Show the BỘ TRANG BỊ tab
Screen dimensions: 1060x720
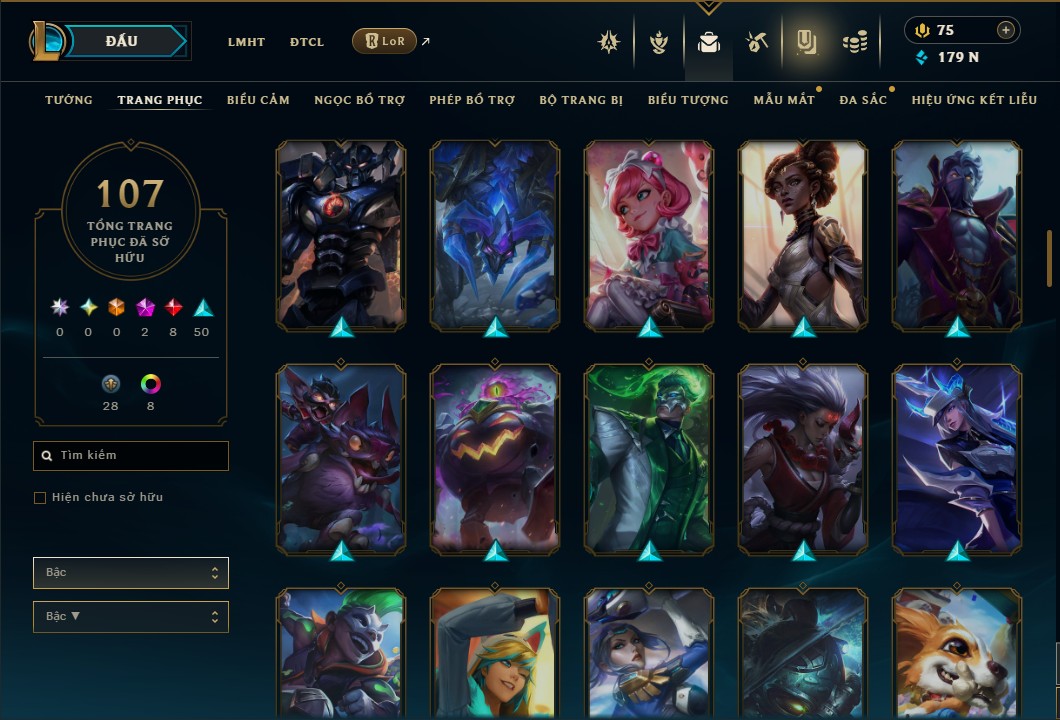tap(580, 100)
